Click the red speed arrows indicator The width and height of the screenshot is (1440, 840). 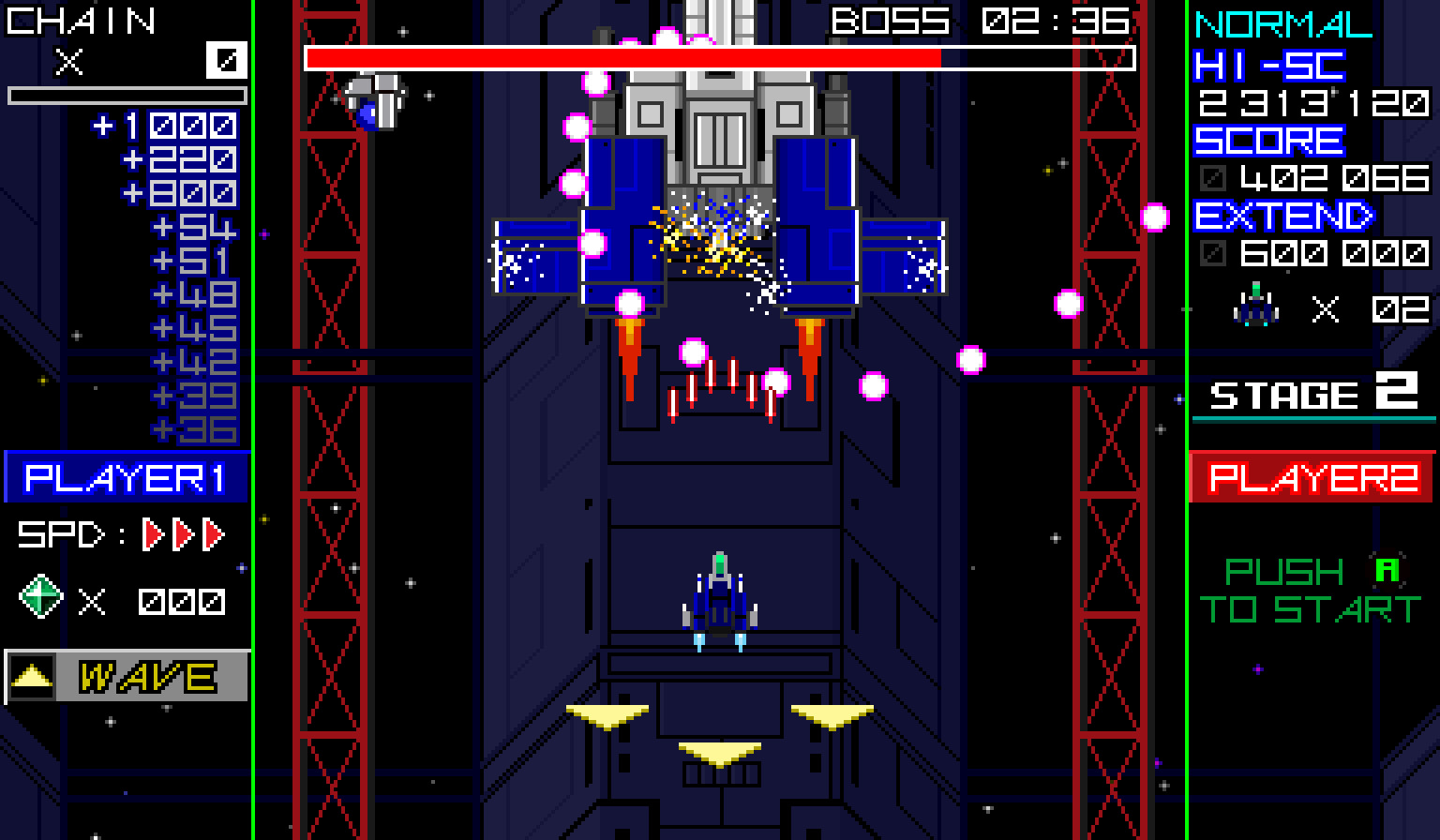[184, 534]
